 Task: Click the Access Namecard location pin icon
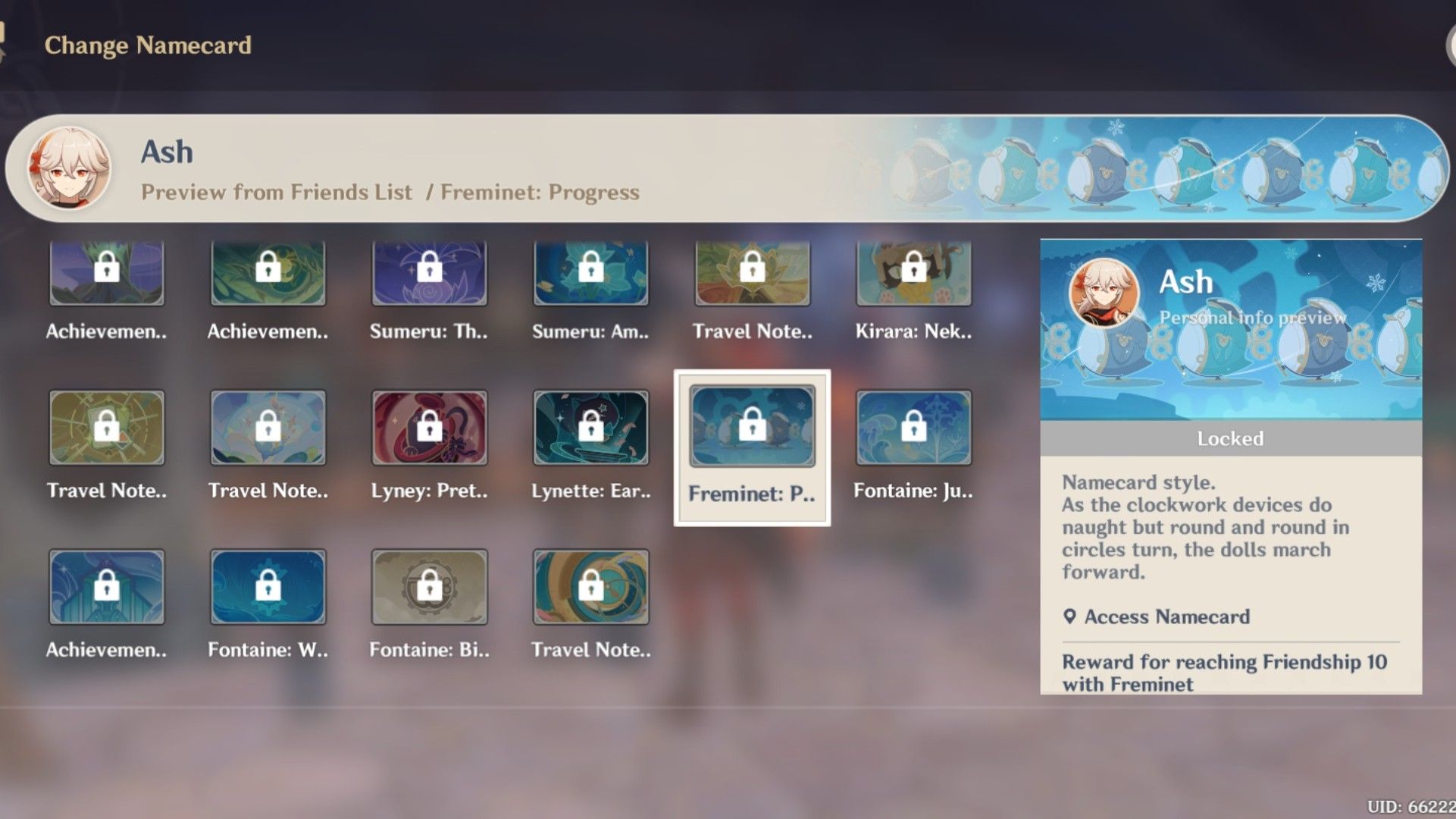(1071, 617)
